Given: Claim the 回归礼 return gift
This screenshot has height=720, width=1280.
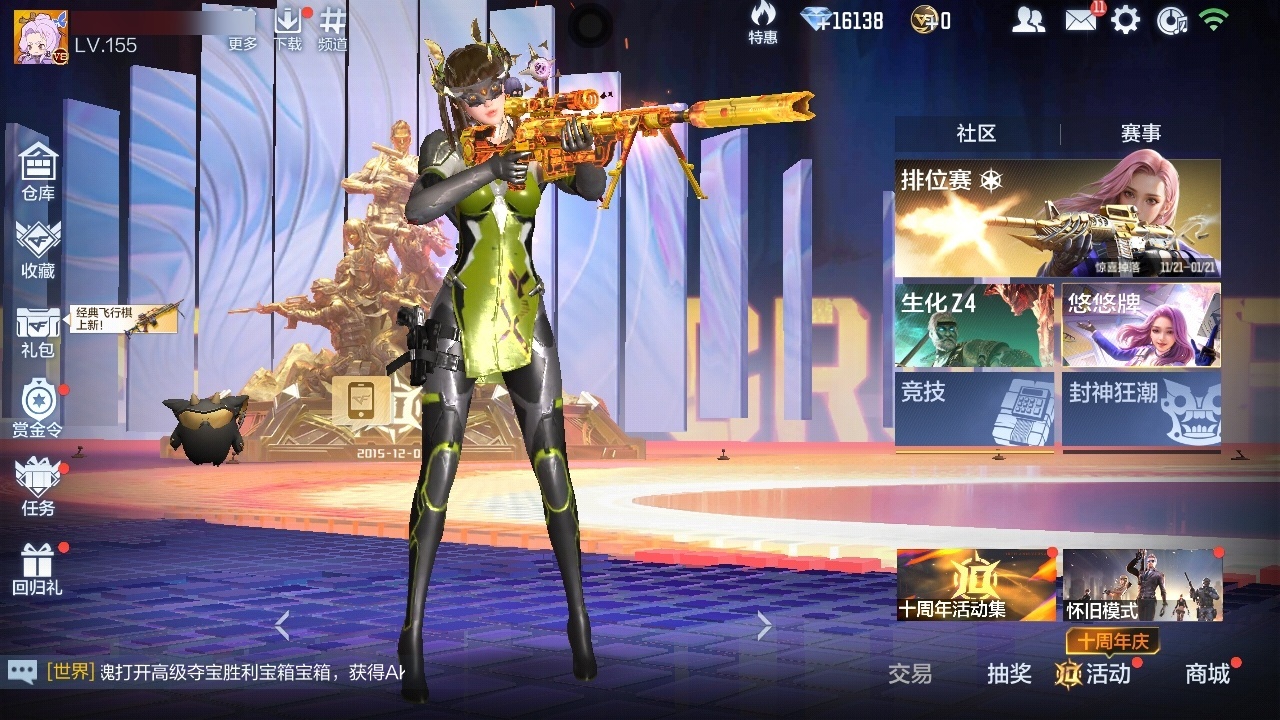Looking at the screenshot, I should pyautogui.click(x=38, y=568).
